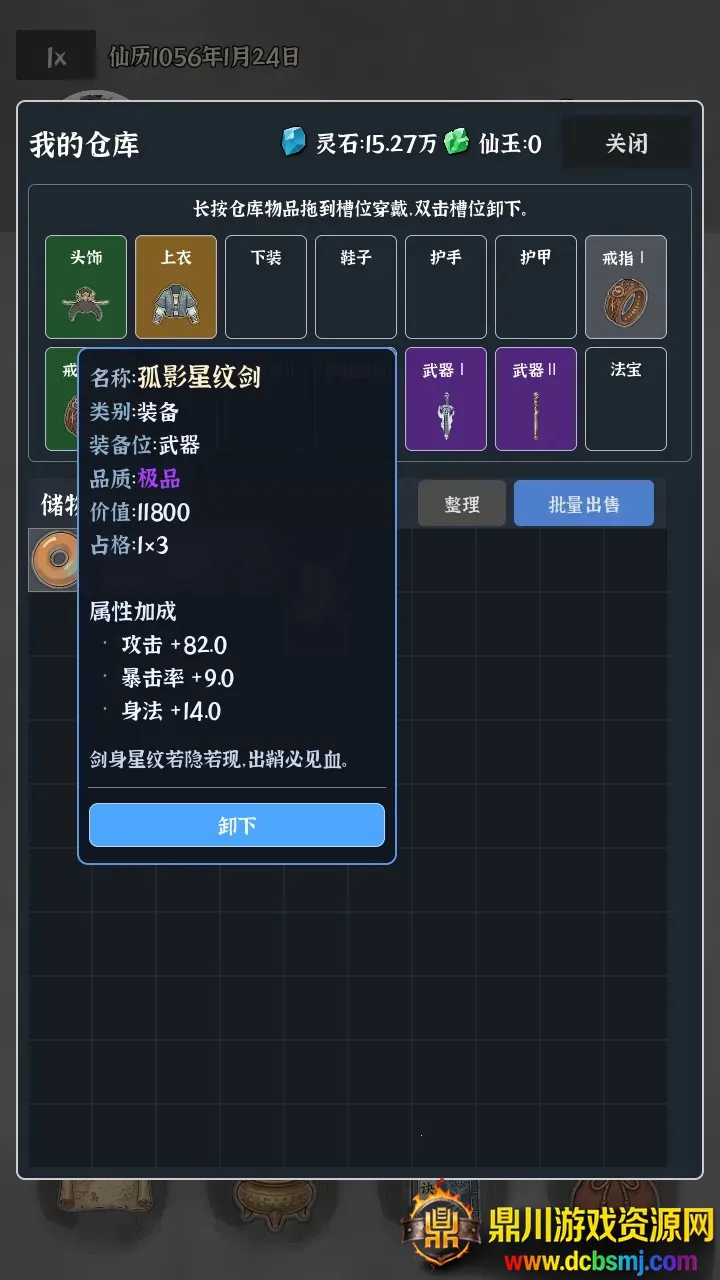Select the 头饰 headwear equipment slot
Viewport: 720px width, 1280px height.
86,287
